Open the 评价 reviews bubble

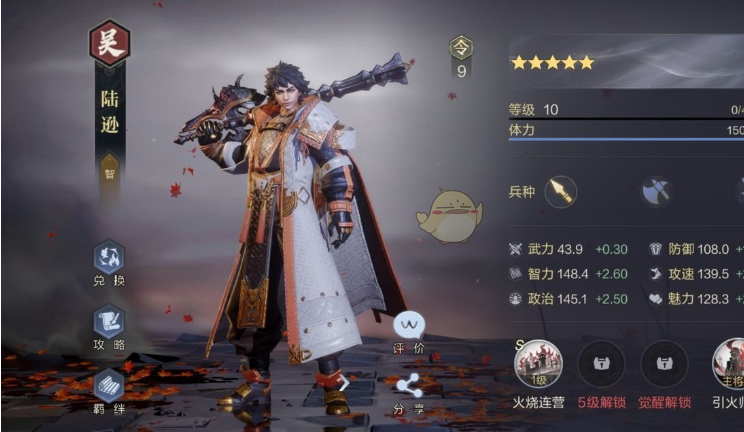(x=409, y=325)
